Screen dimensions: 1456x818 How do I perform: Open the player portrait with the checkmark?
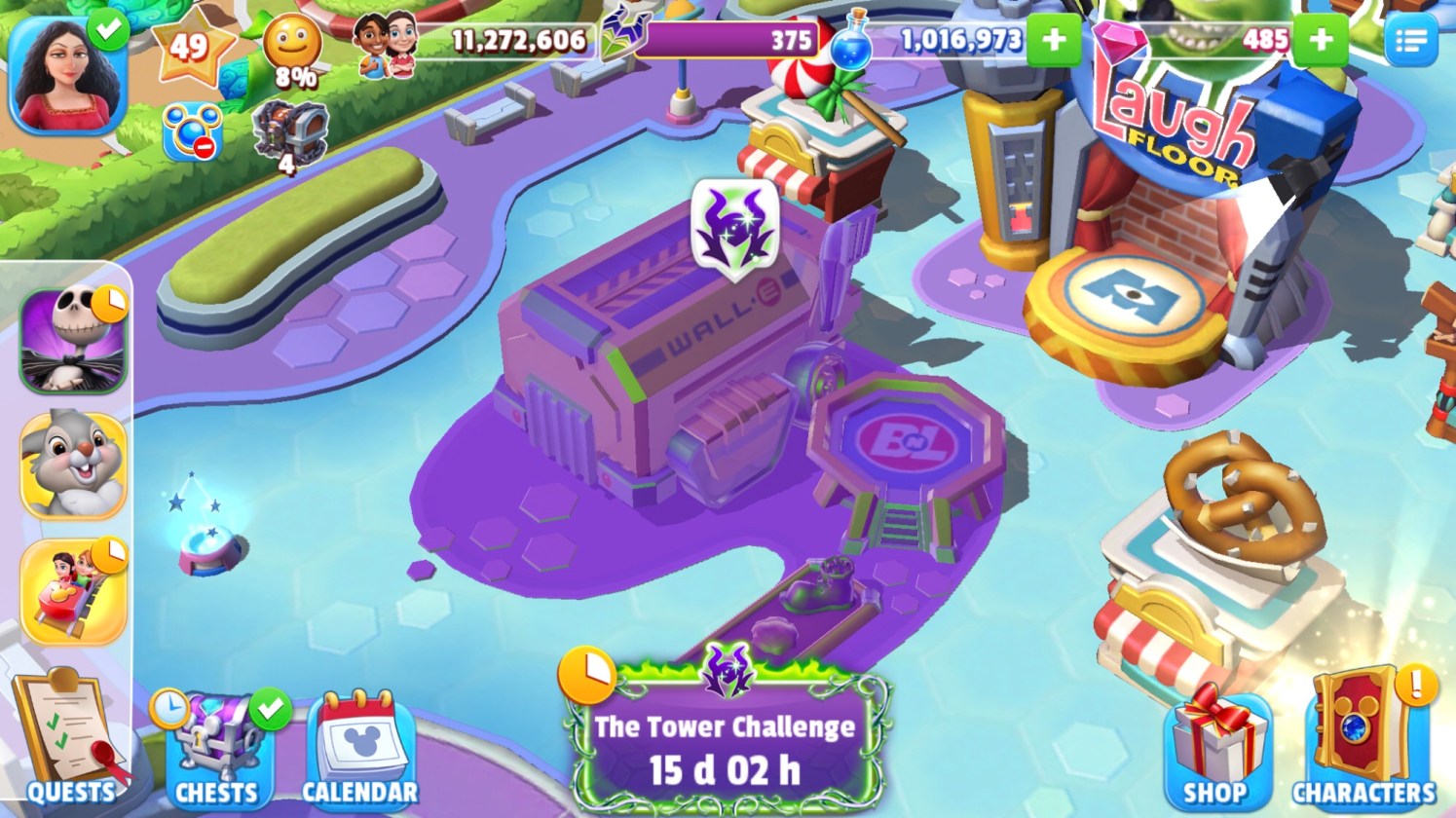click(x=68, y=76)
